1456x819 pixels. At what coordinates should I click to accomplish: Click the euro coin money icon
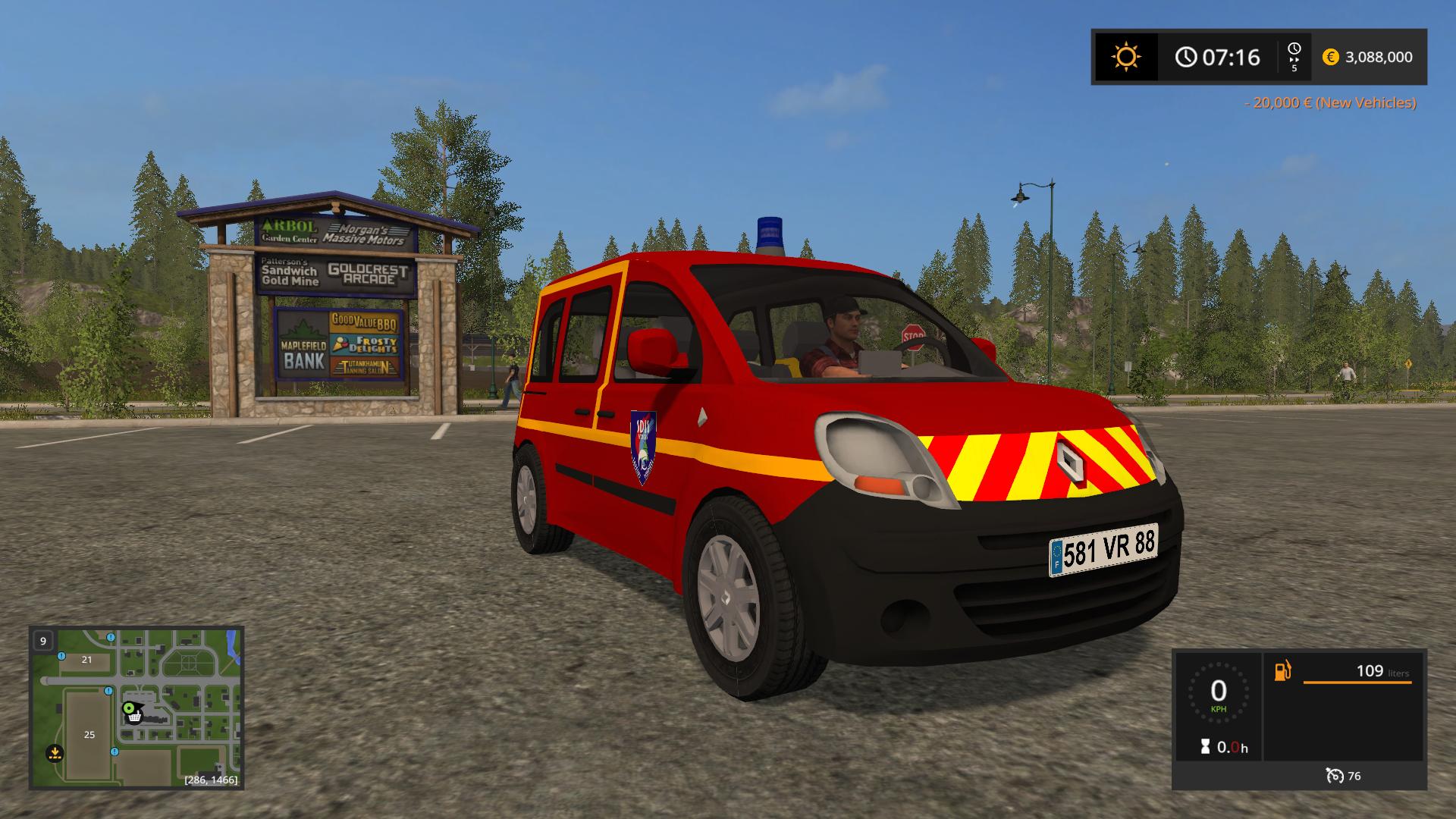point(1330,57)
